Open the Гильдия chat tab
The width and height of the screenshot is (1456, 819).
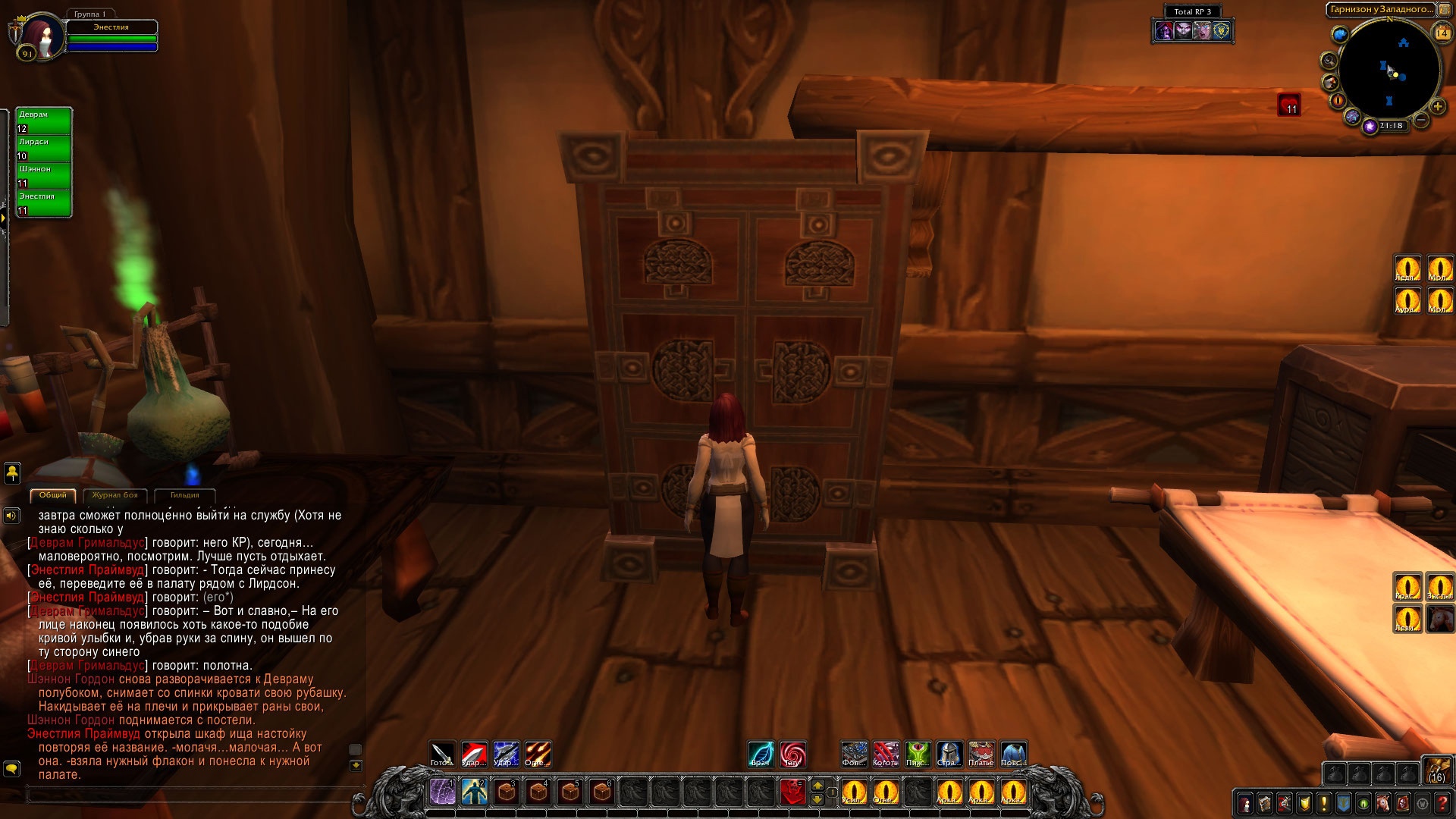click(184, 495)
